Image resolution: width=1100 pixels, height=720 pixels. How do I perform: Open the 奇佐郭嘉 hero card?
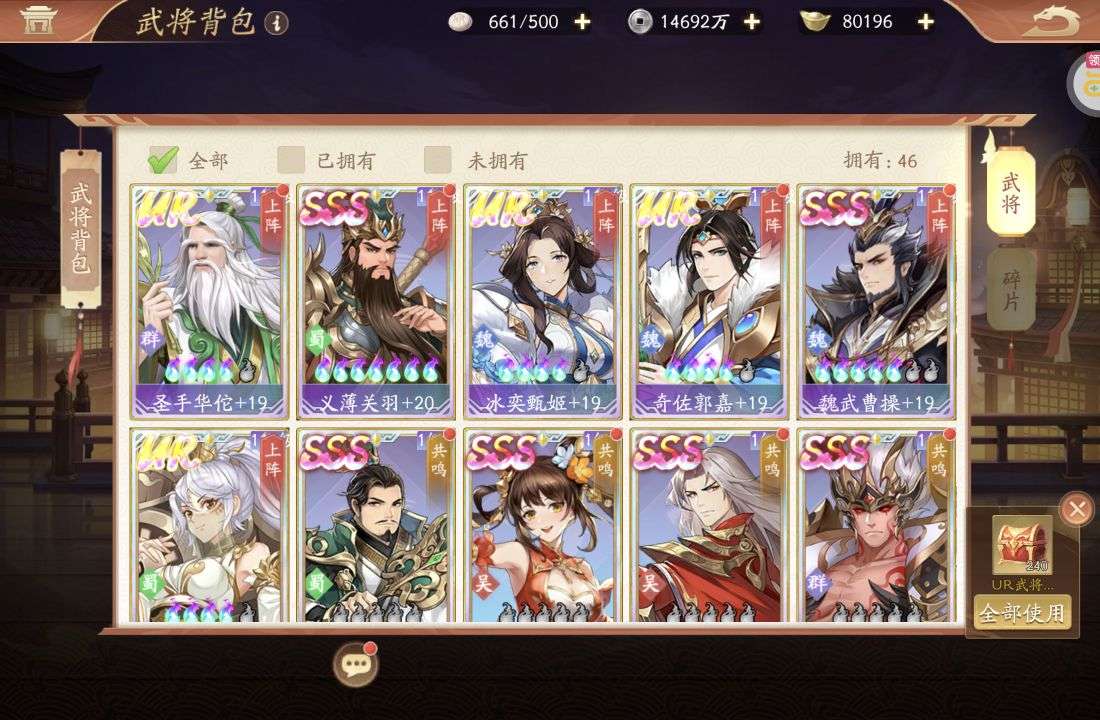(x=710, y=302)
